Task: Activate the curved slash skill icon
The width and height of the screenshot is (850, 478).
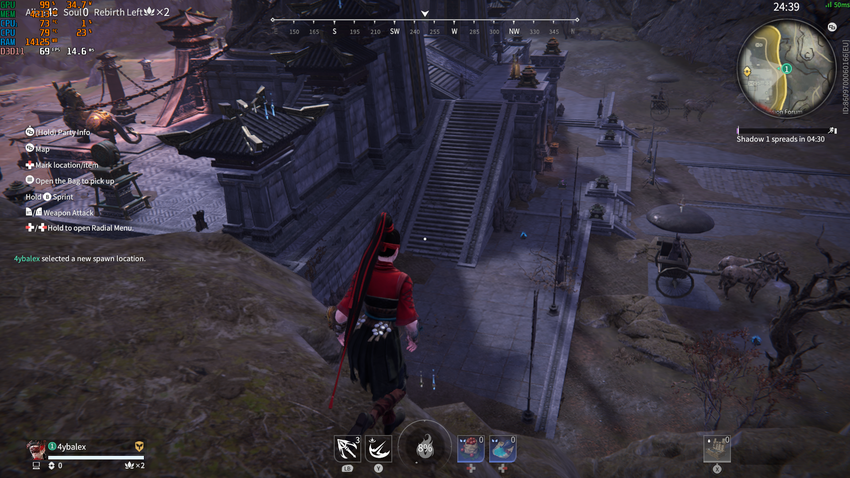Action: 379,447
